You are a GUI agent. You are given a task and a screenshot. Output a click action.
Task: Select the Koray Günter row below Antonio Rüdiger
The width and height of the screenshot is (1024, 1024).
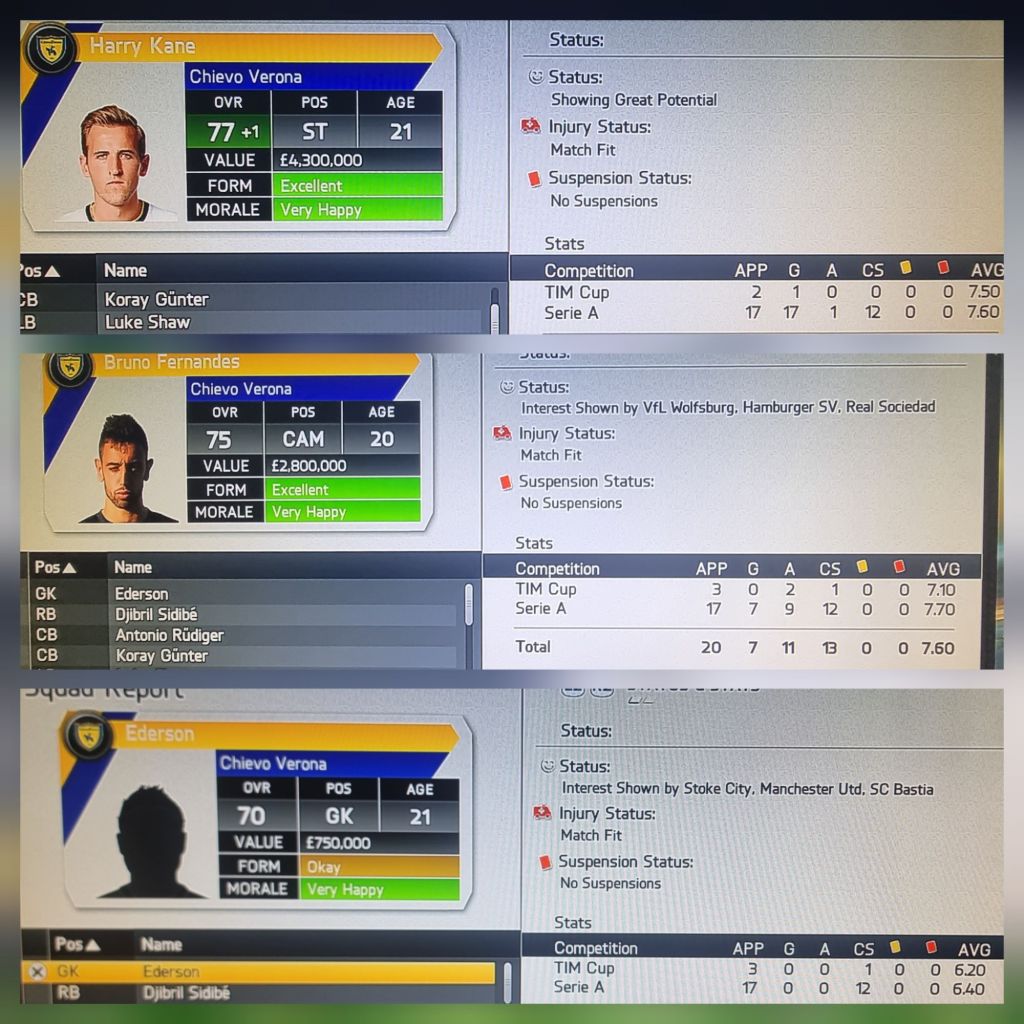tap(161, 656)
